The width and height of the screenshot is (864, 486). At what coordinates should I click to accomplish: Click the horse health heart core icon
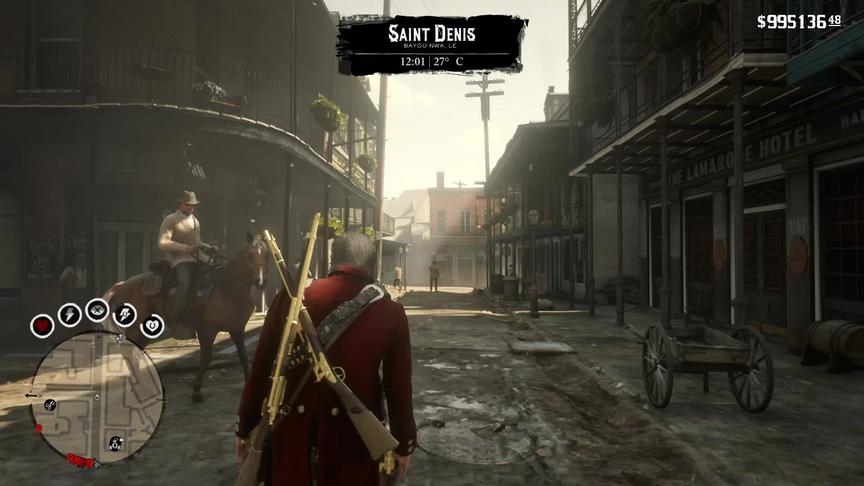click(x=152, y=325)
